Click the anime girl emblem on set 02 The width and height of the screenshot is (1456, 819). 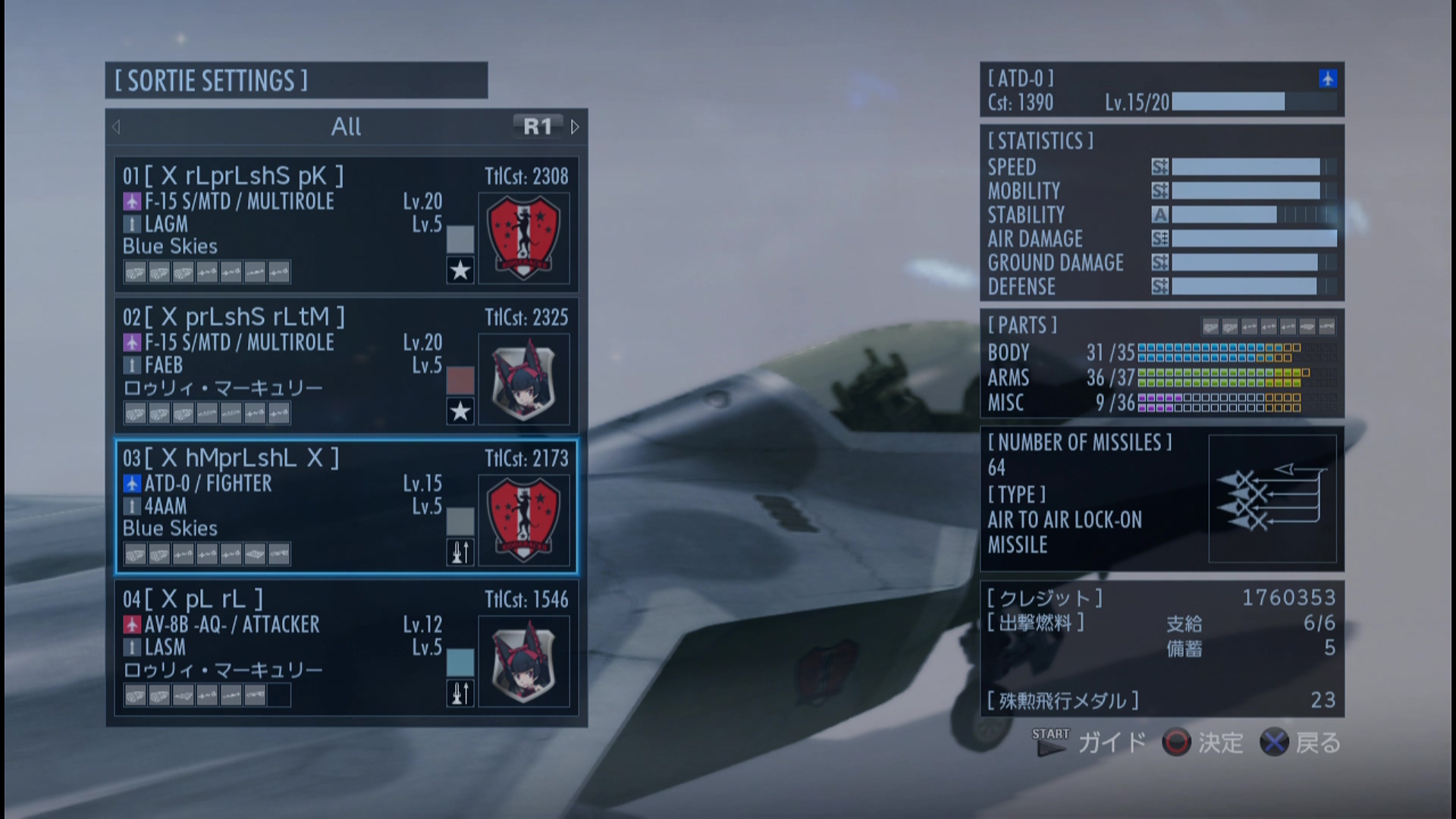[523, 378]
